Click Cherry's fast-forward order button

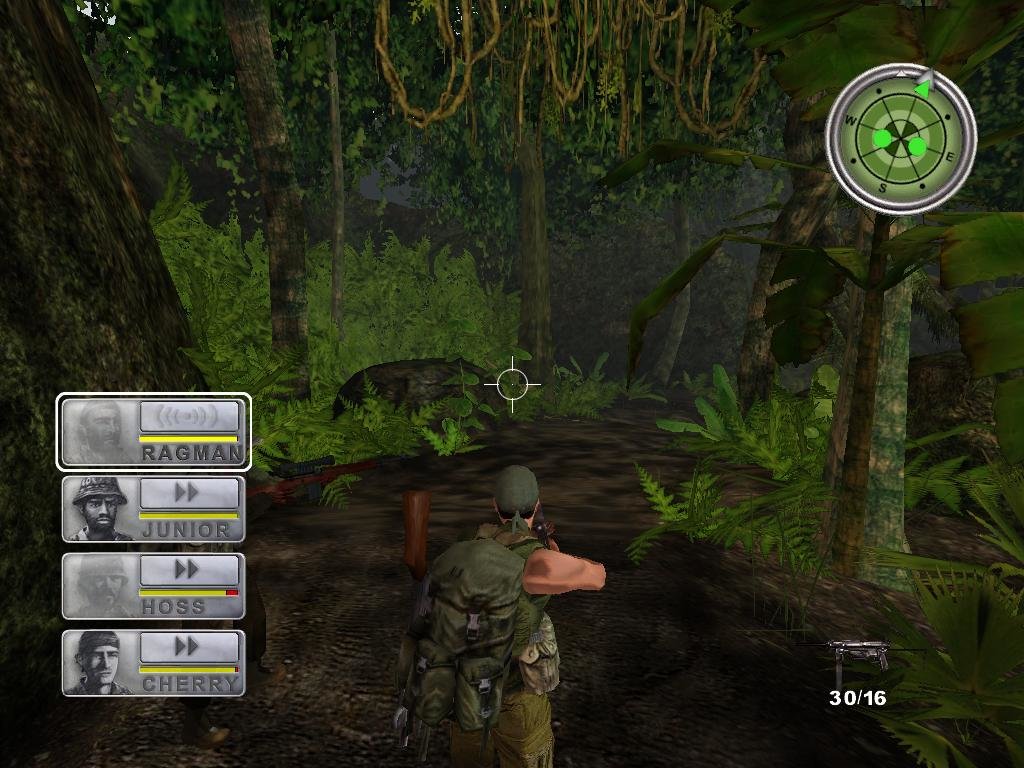[190, 647]
